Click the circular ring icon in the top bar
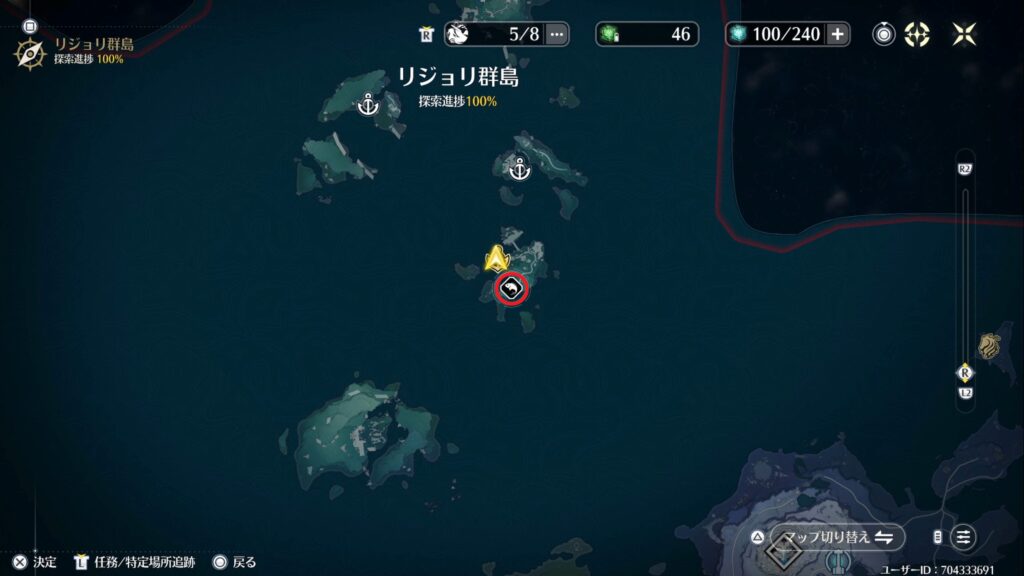This screenshot has width=1024, height=576. 884,34
